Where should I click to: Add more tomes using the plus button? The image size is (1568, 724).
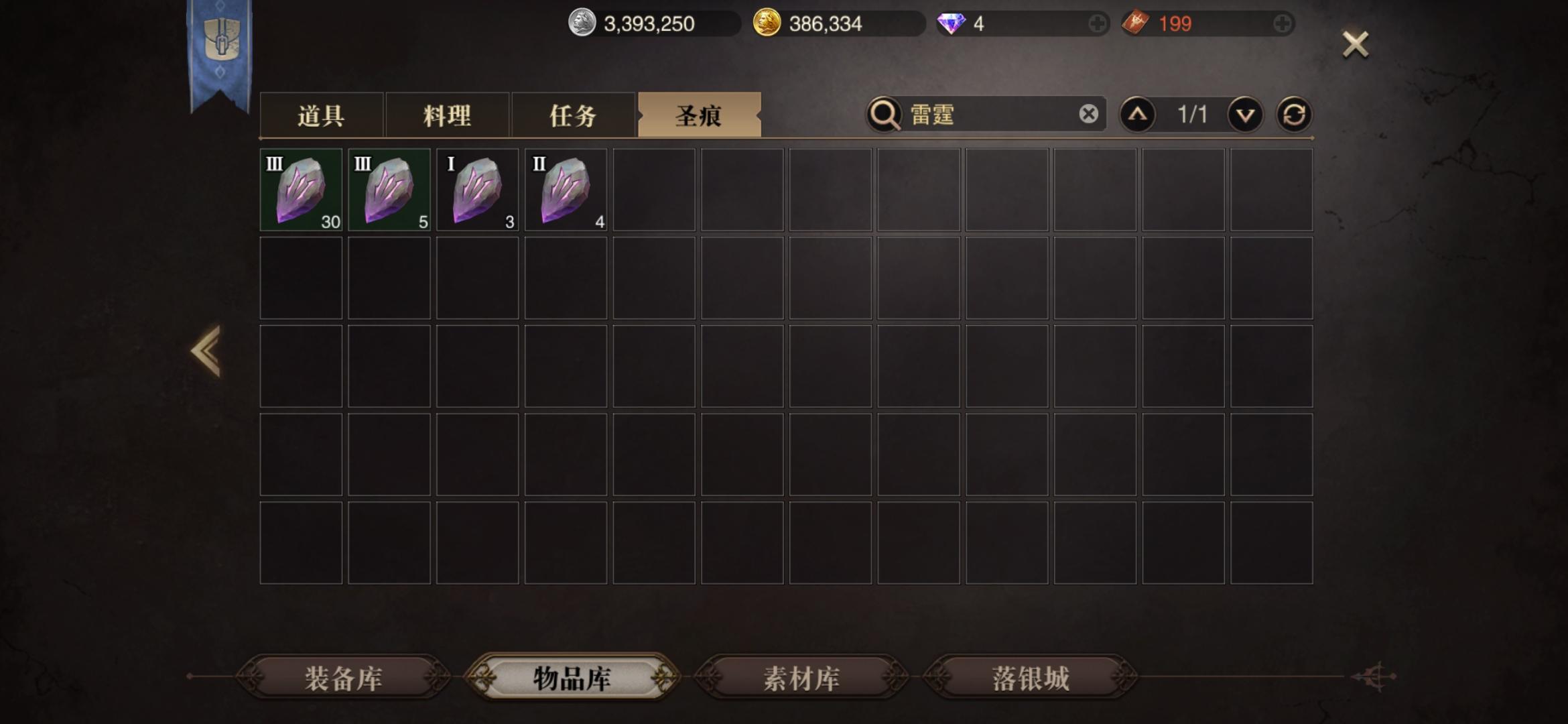tap(1283, 23)
